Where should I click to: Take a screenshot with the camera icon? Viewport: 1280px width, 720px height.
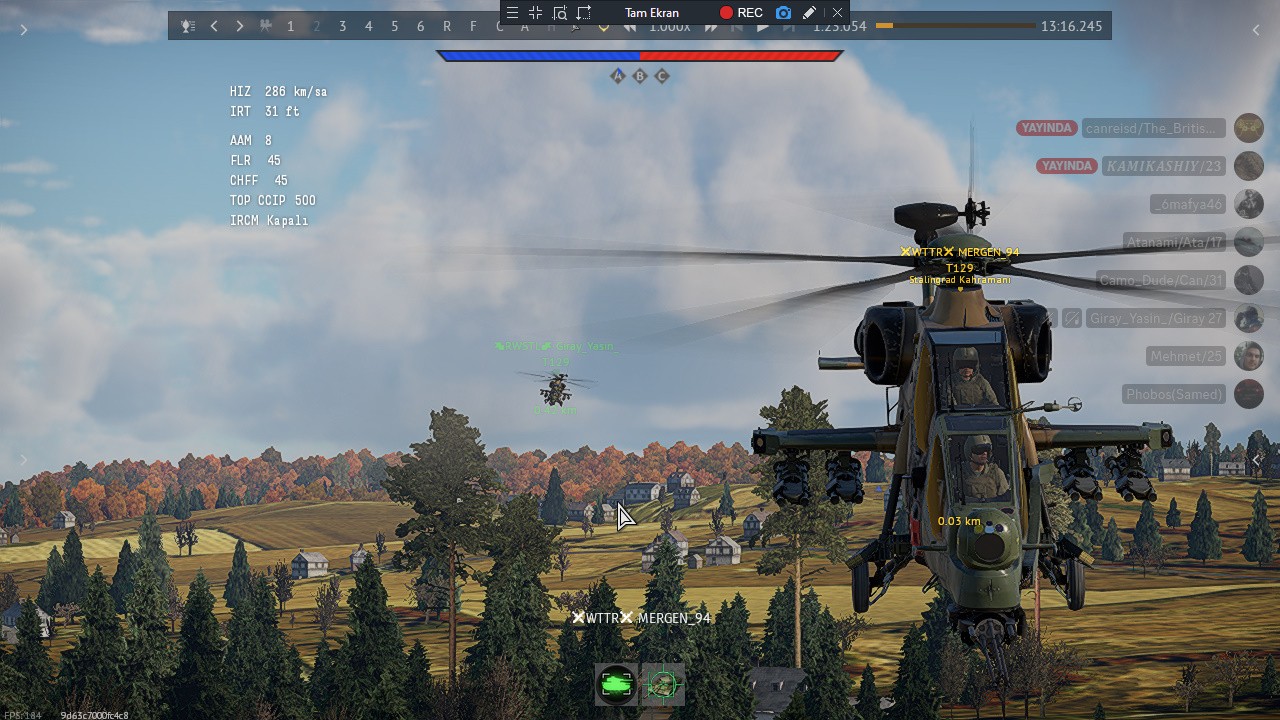[x=783, y=13]
